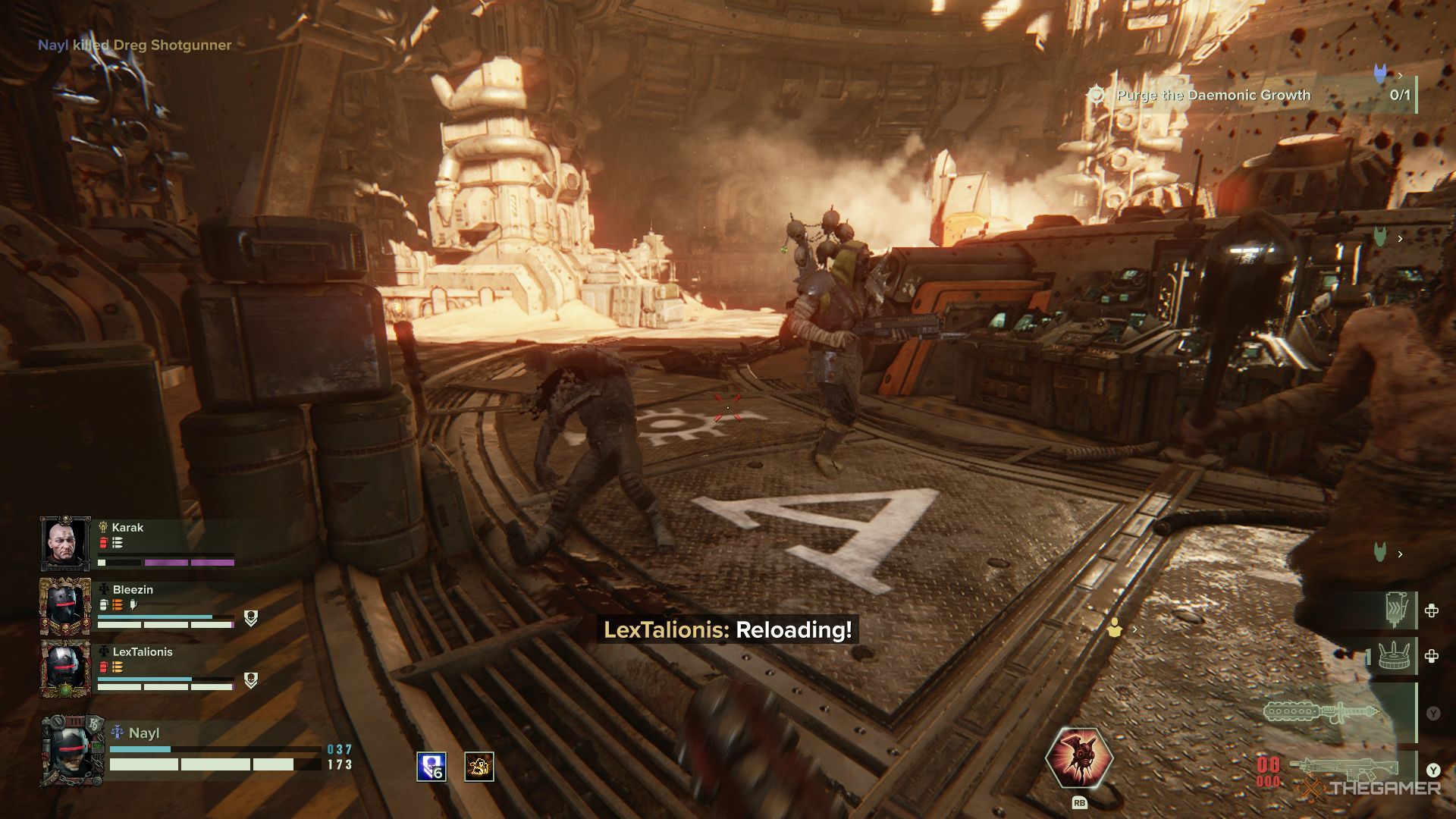Select the stimm injector item slot

tap(1395, 610)
